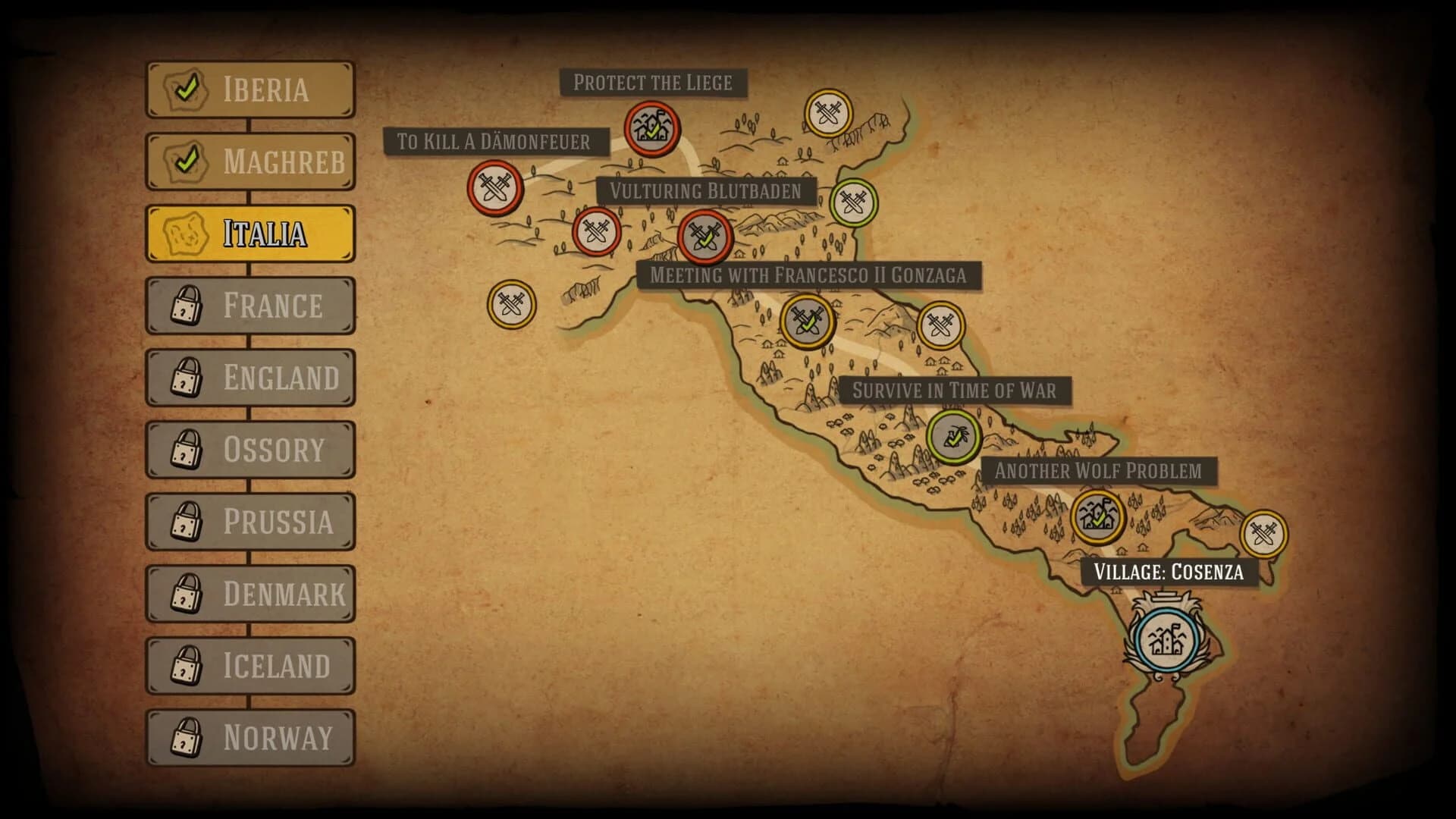Click the padlock icon on the France entry

click(x=185, y=306)
